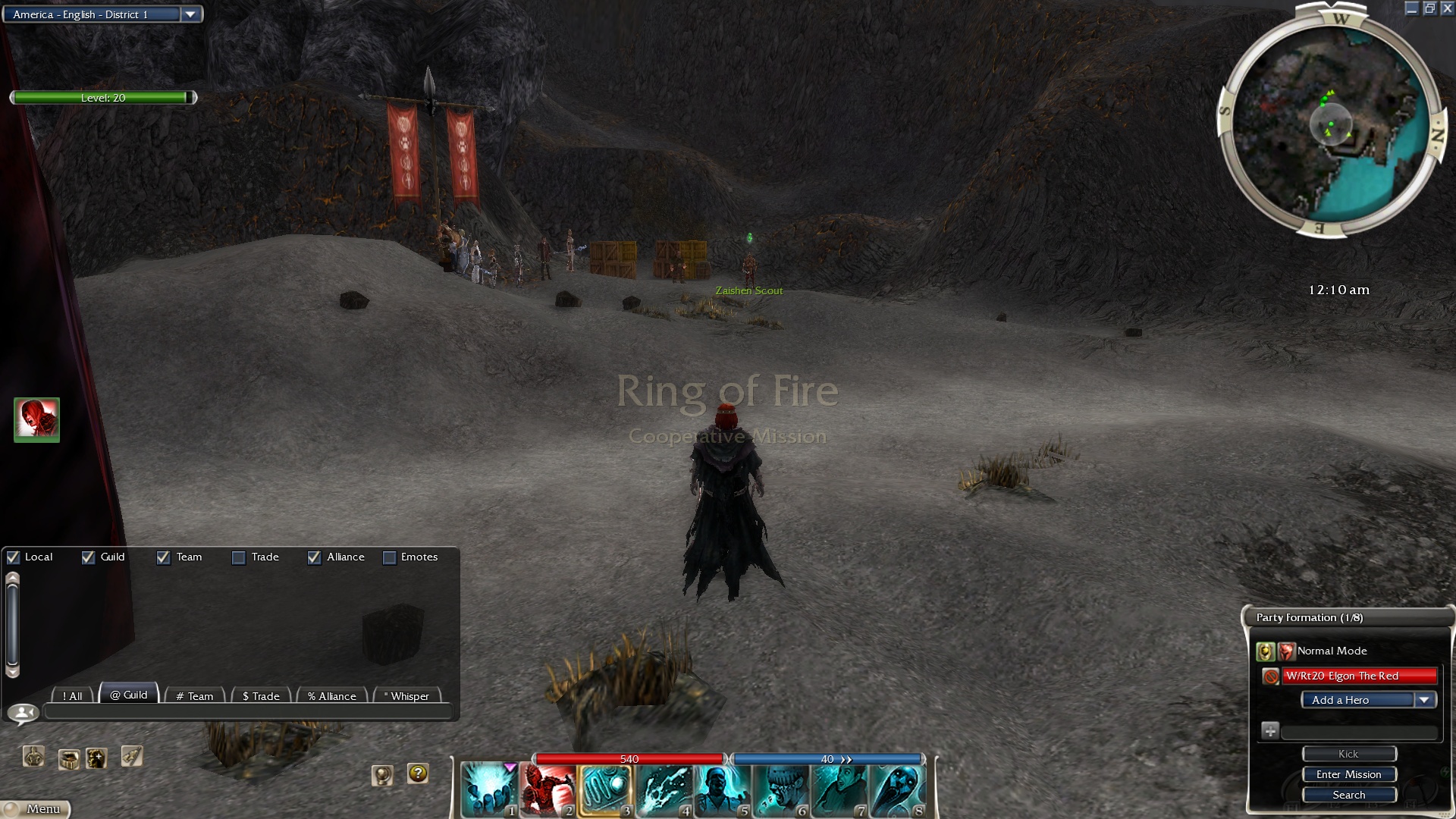Use the red warrior skill in slot 2
The image size is (1456, 819).
coord(548,789)
